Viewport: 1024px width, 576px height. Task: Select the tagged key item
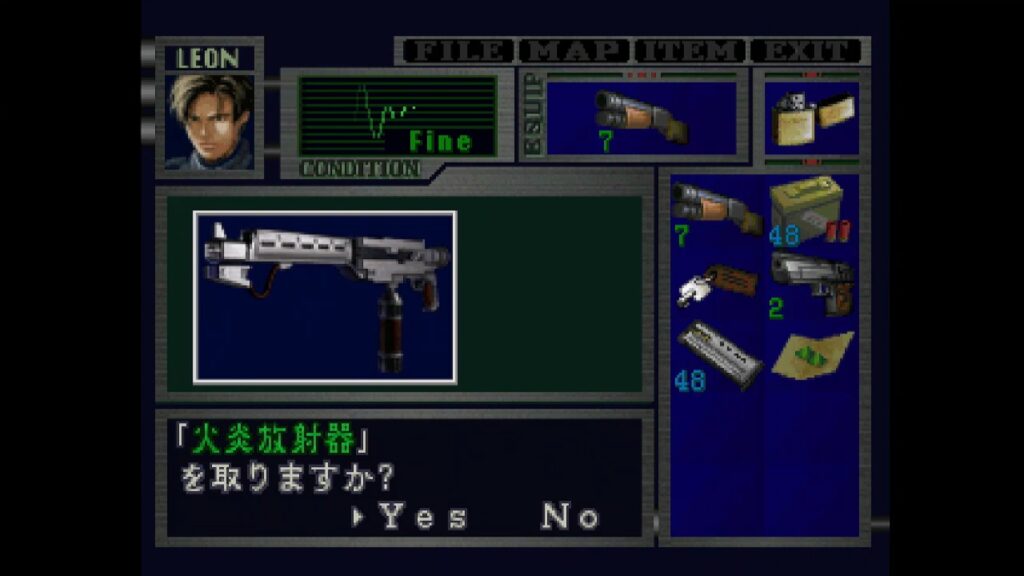[713, 284]
